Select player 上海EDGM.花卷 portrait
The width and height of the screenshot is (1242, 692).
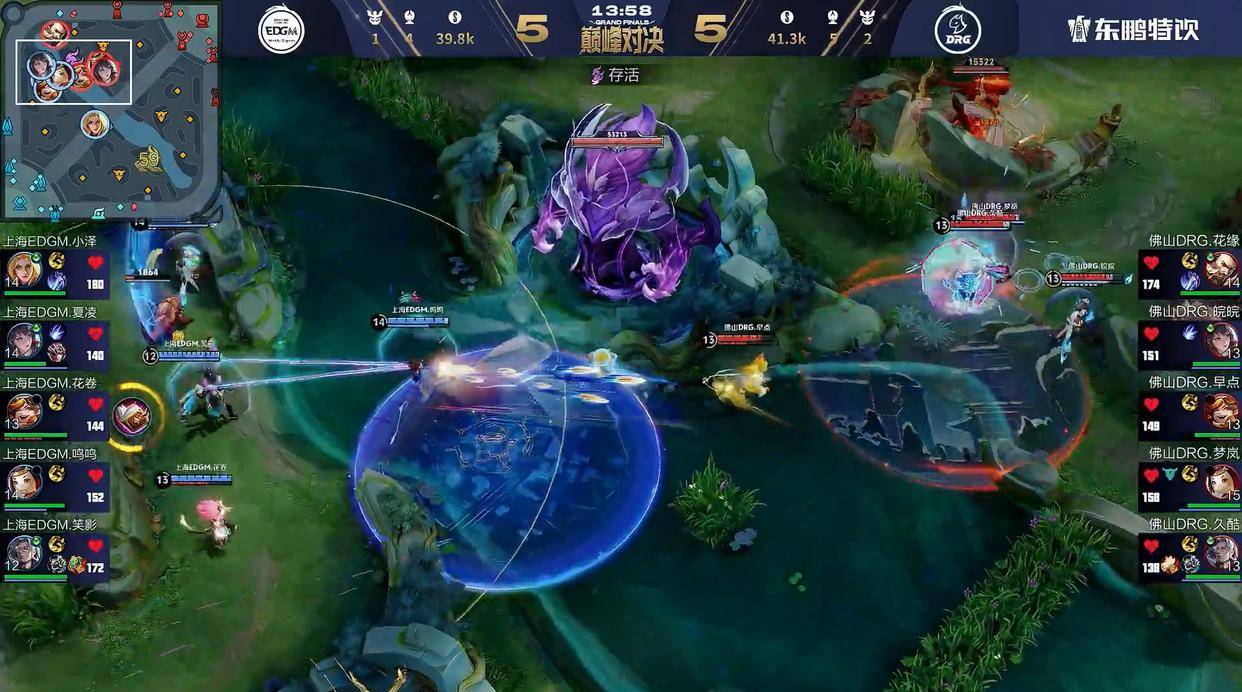coord(24,411)
